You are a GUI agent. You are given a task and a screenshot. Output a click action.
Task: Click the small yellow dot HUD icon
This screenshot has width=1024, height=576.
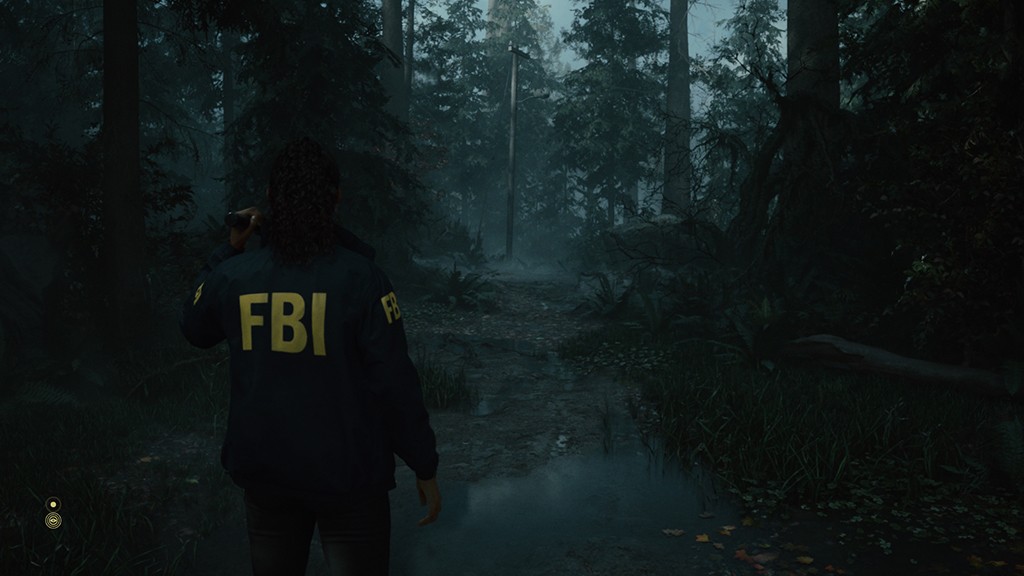53,503
